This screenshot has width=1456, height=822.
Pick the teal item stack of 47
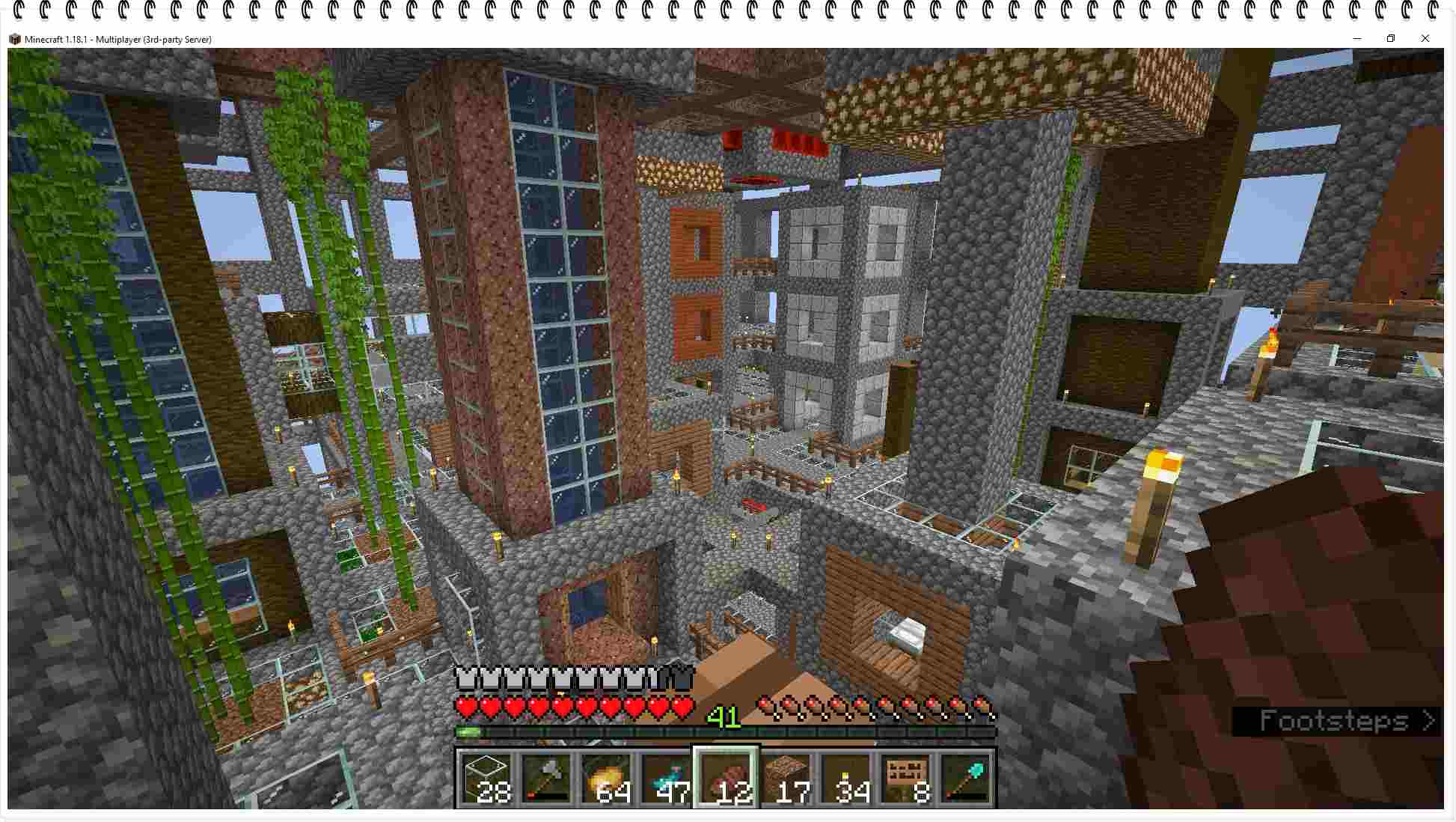click(666, 778)
